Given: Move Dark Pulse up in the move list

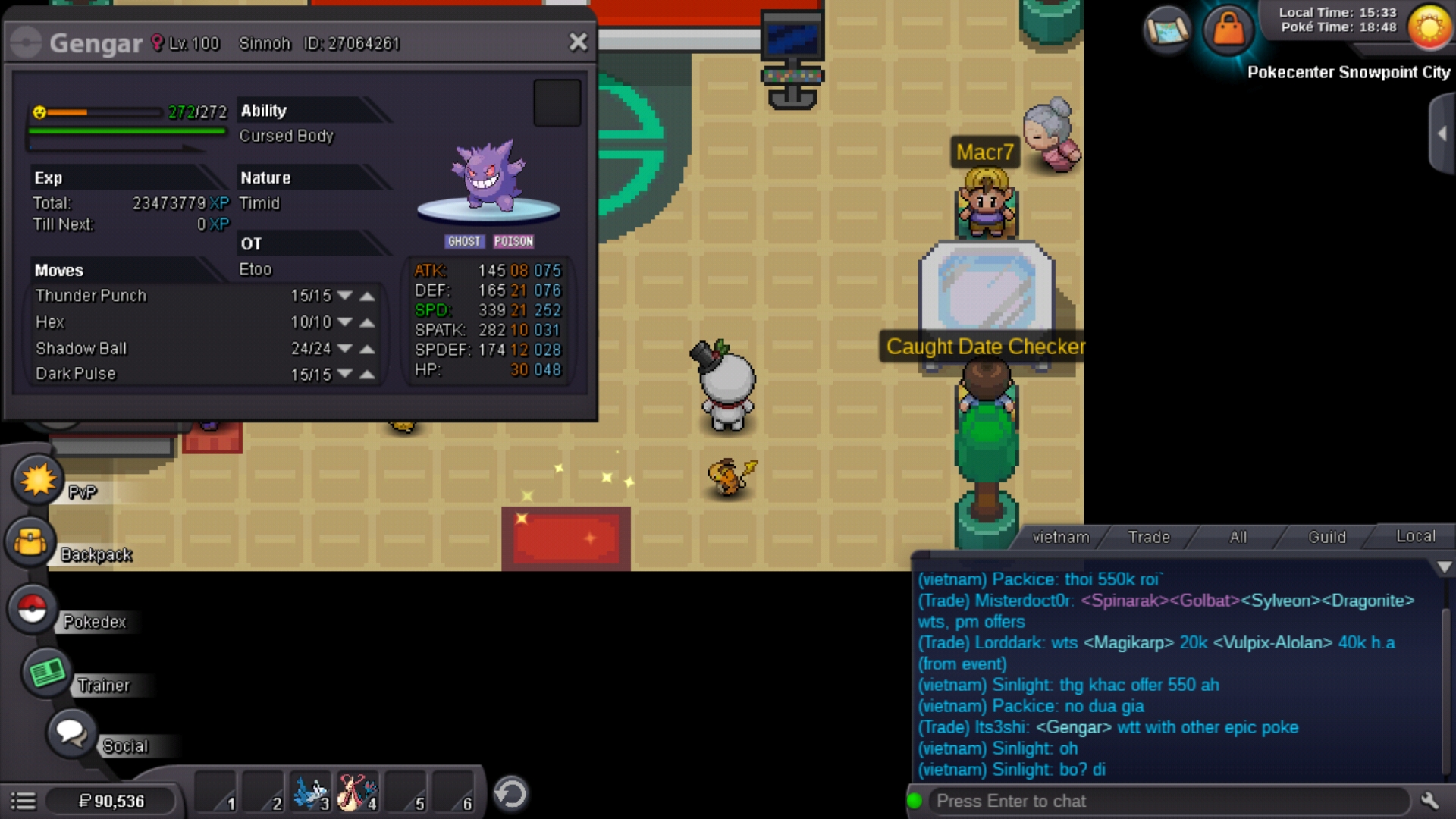Looking at the screenshot, I should point(368,375).
